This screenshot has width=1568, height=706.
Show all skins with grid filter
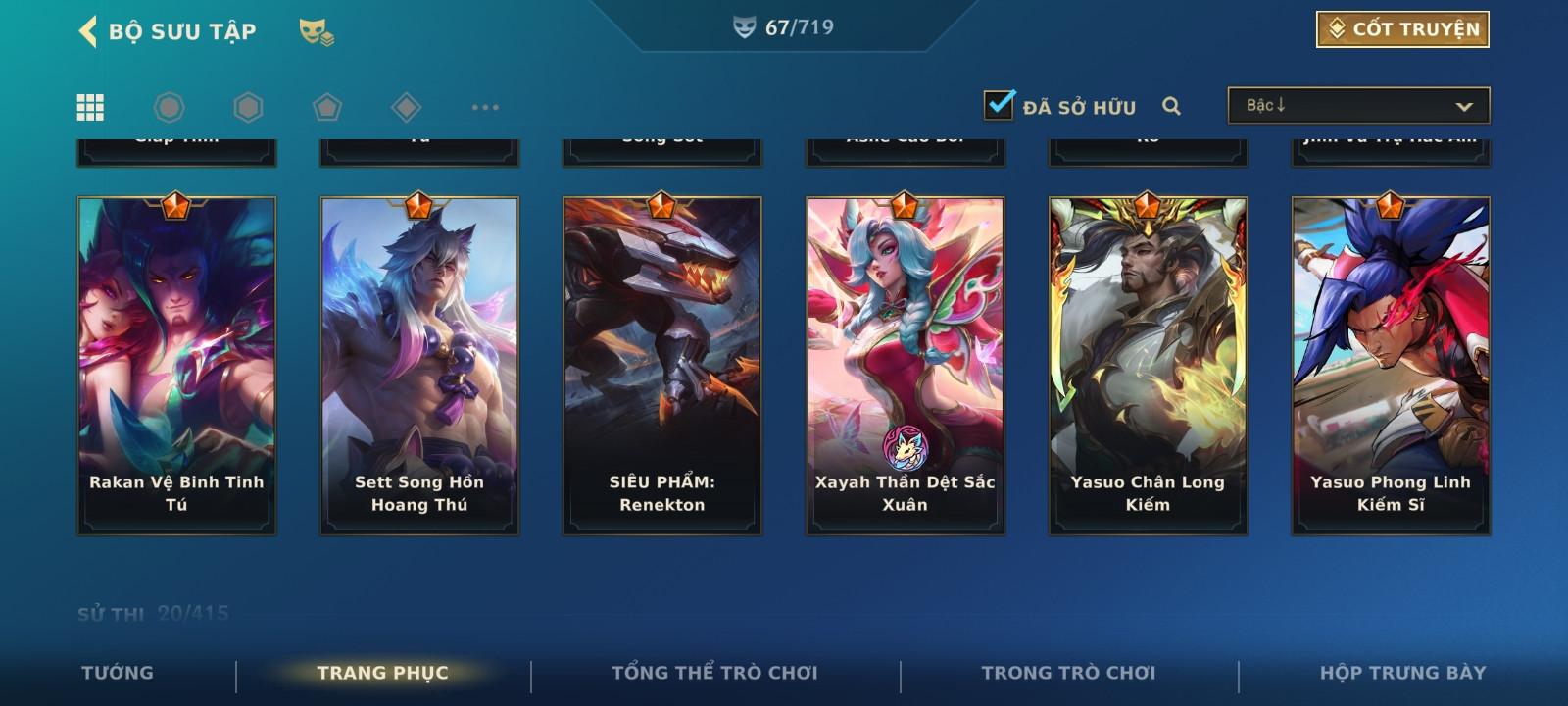tap(90, 107)
